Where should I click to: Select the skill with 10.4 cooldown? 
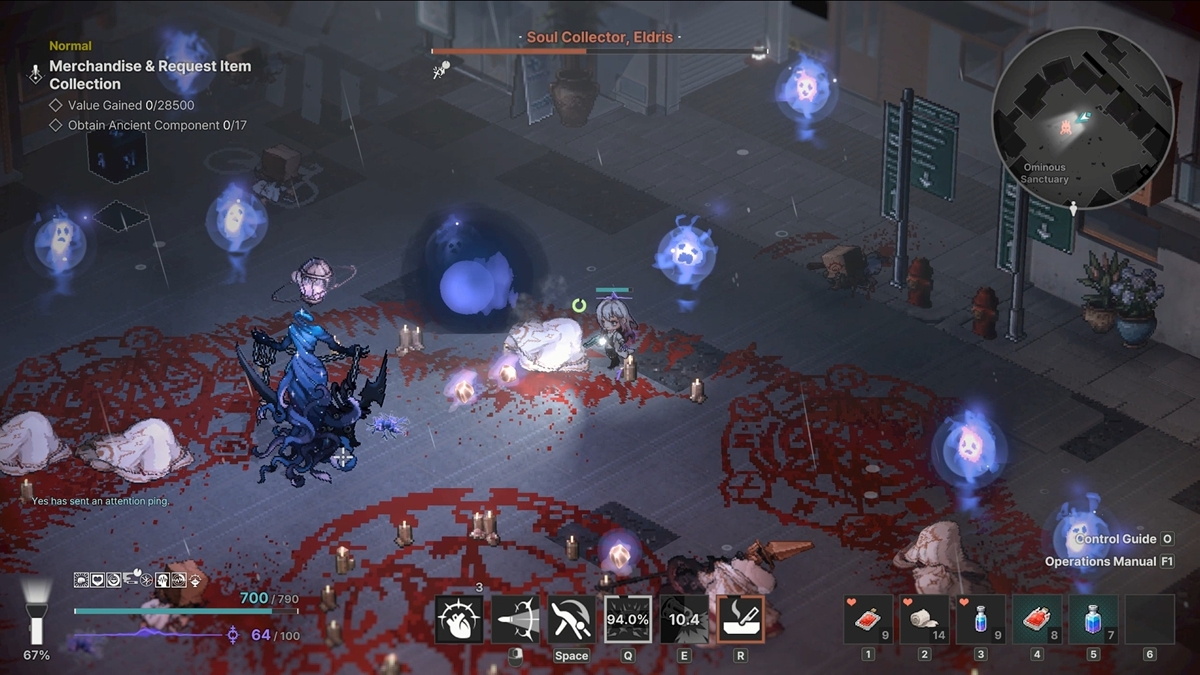click(x=684, y=620)
